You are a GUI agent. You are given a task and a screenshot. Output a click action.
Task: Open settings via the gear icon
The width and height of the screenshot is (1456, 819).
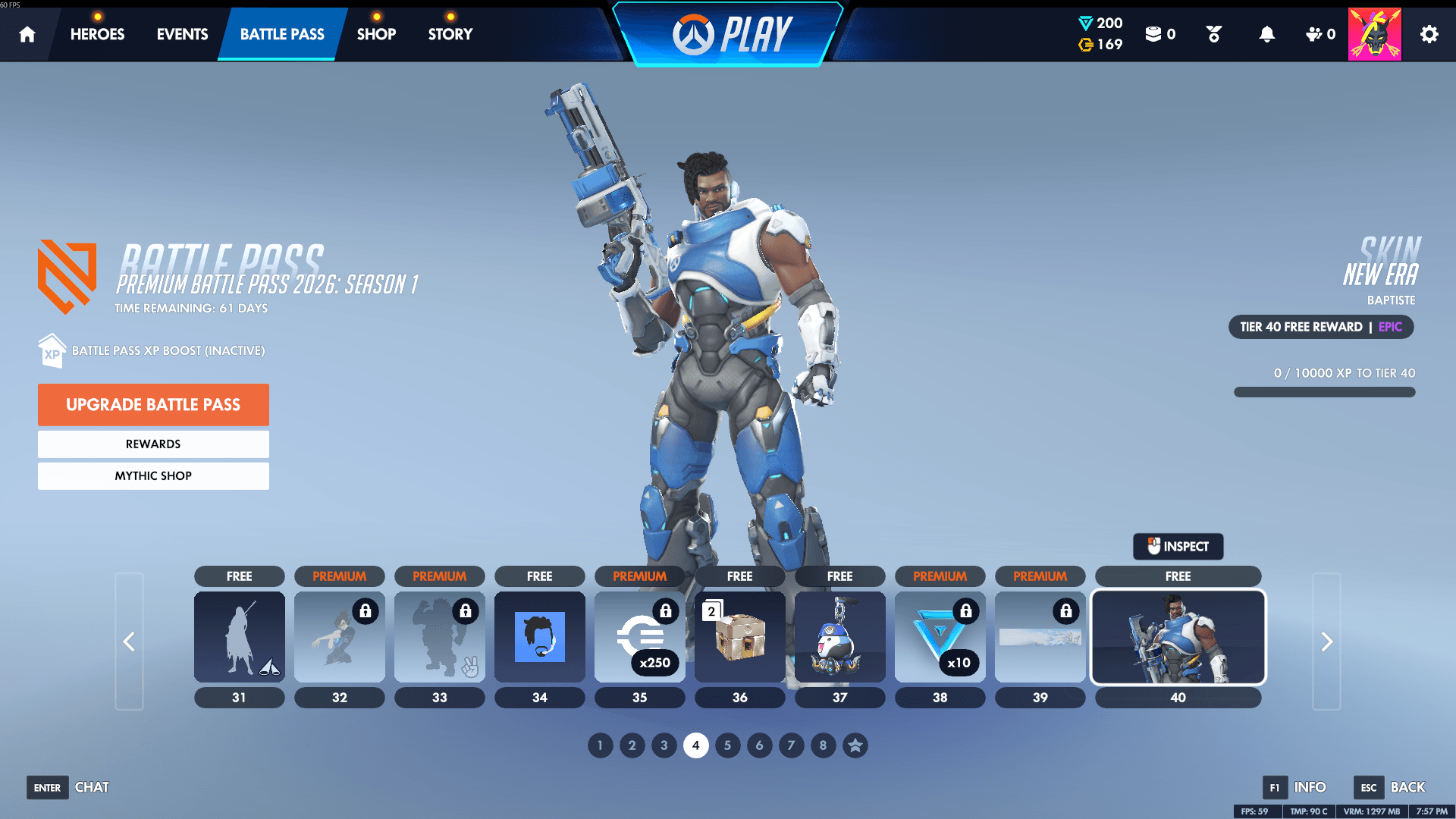click(1429, 34)
